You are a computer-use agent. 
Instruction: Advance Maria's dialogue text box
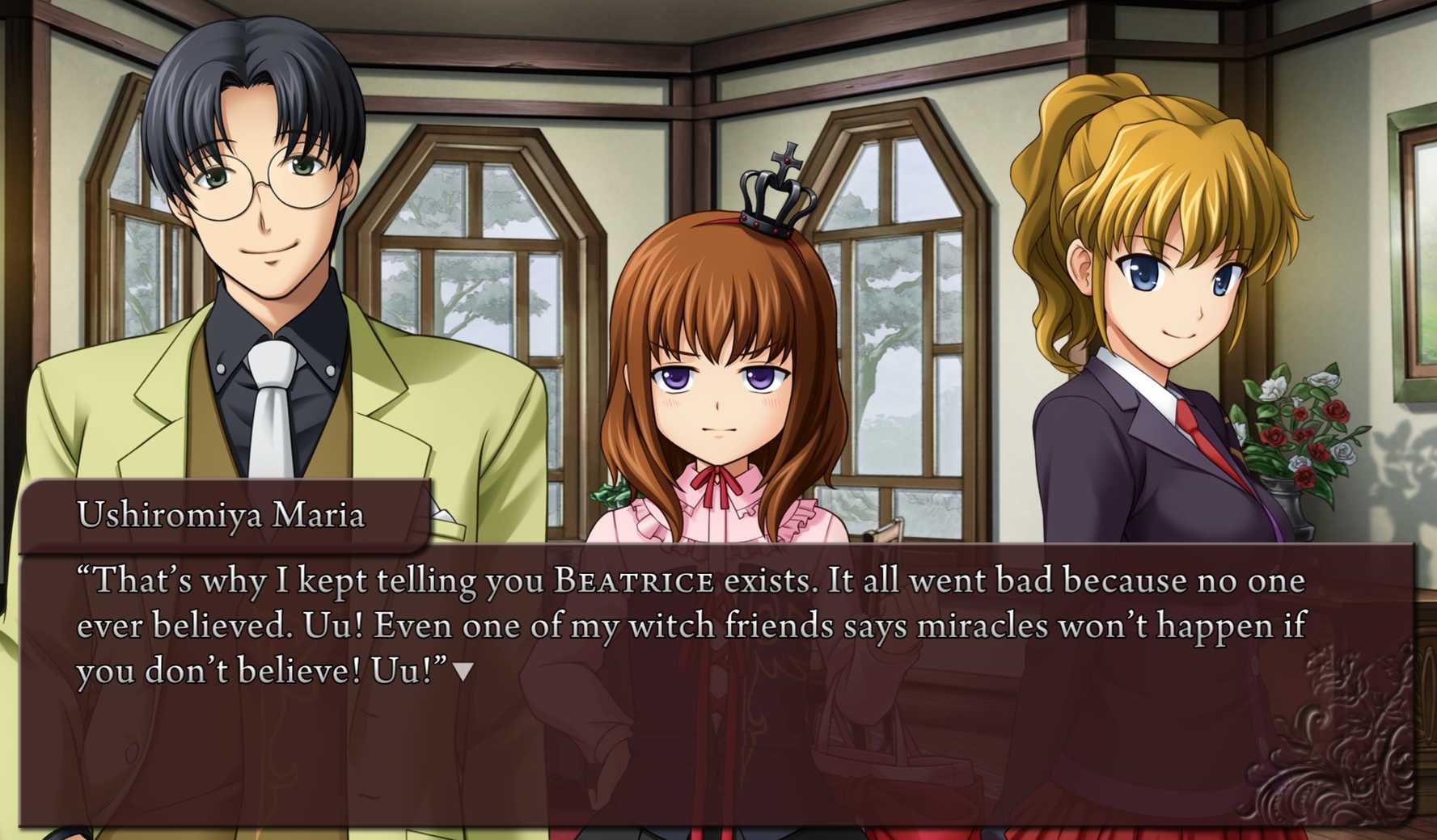pos(716,728)
